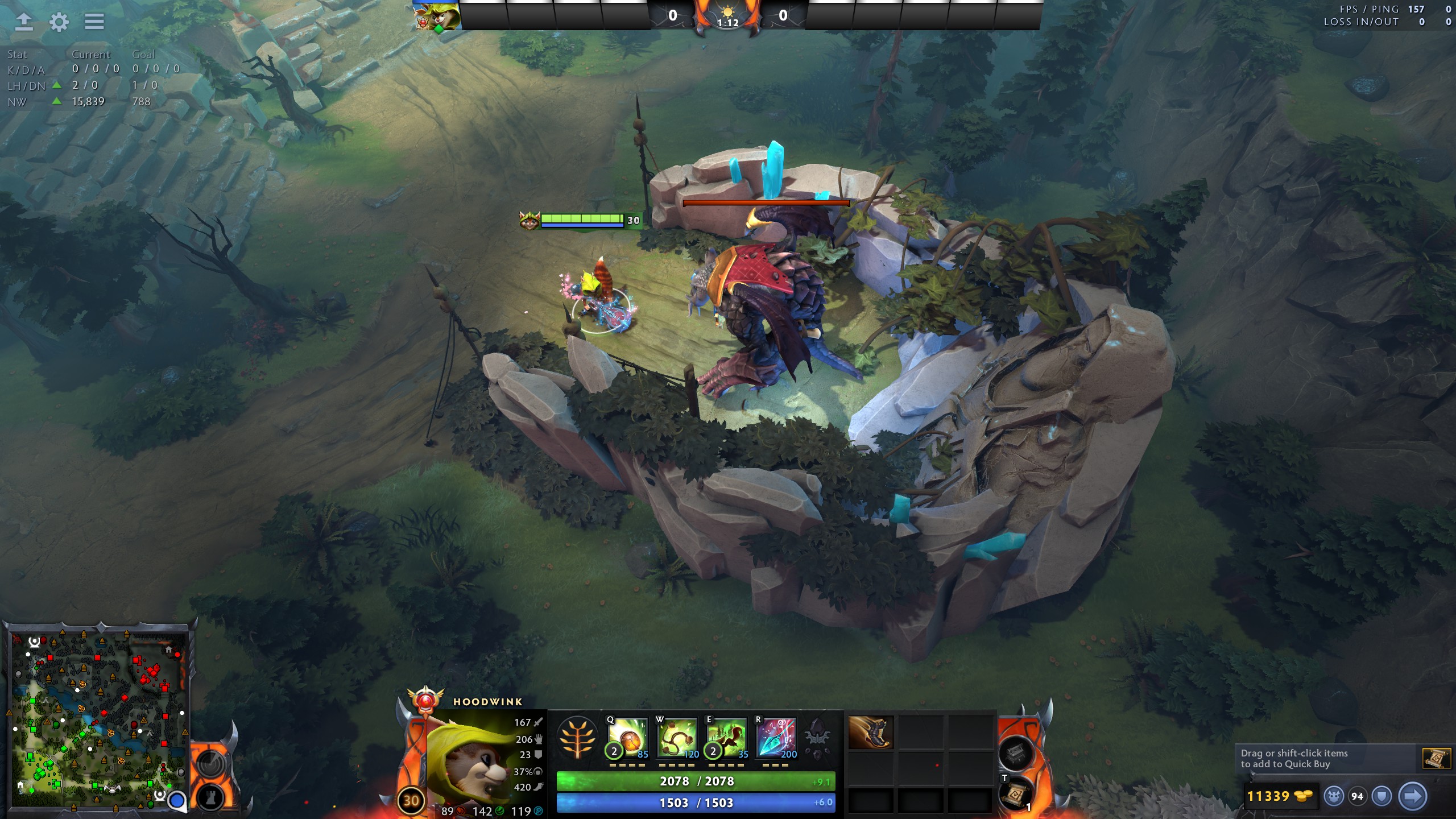Open the talent tree
This screenshot has width=1456, height=819.
pyautogui.click(x=577, y=738)
